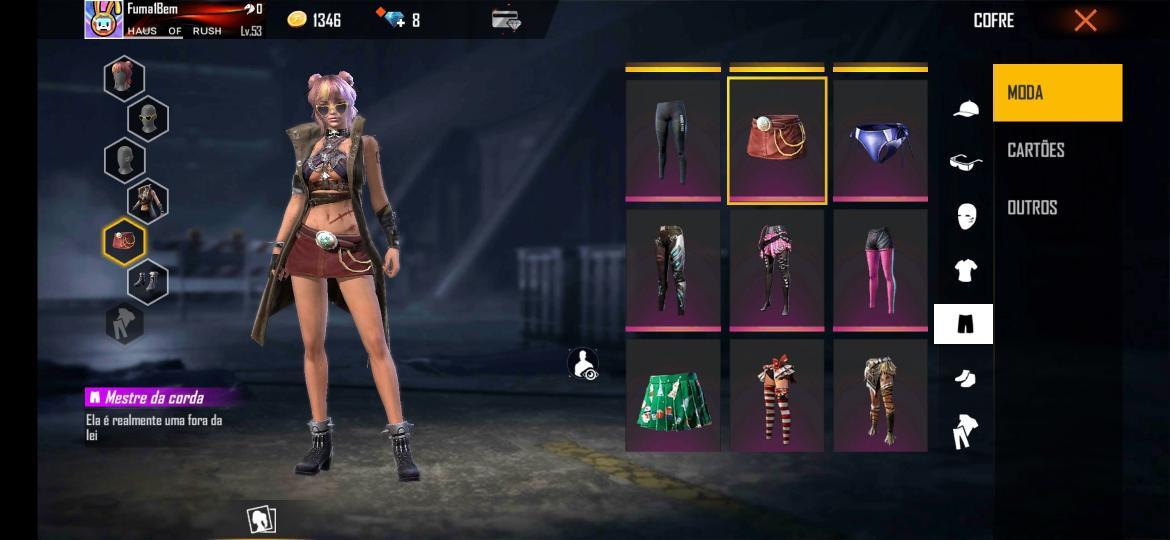Image resolution: width=1170 pixels, height=540 pixels.
Task: Select the green Christmas skirt
Action: 673,396
